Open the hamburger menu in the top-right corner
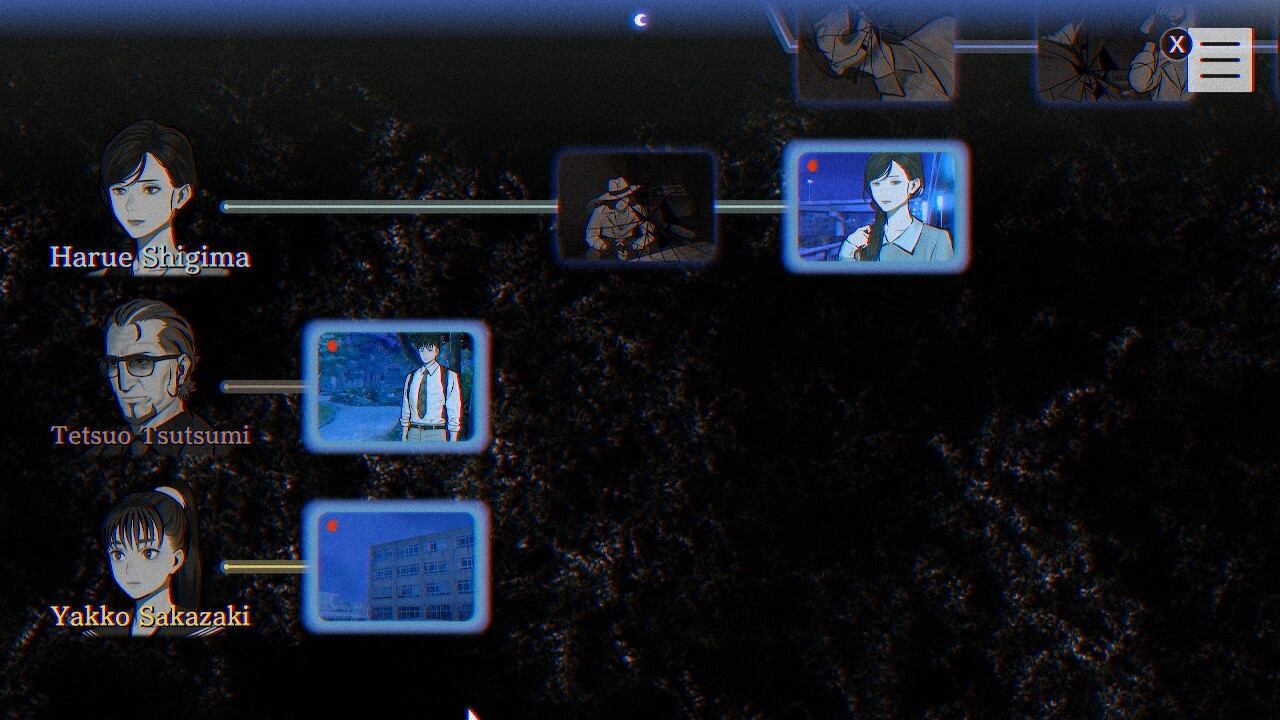This screenshot has height=720, width=1280. coord(1219,60)
